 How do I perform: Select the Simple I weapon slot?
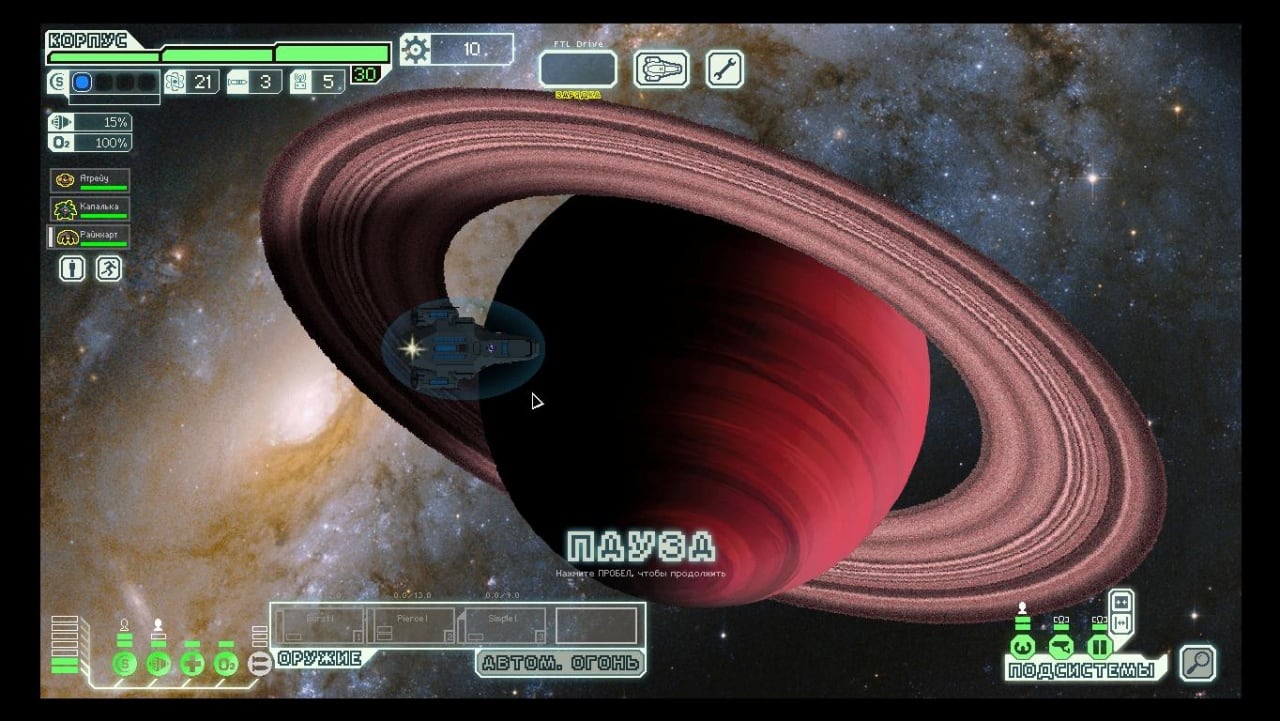501,625
